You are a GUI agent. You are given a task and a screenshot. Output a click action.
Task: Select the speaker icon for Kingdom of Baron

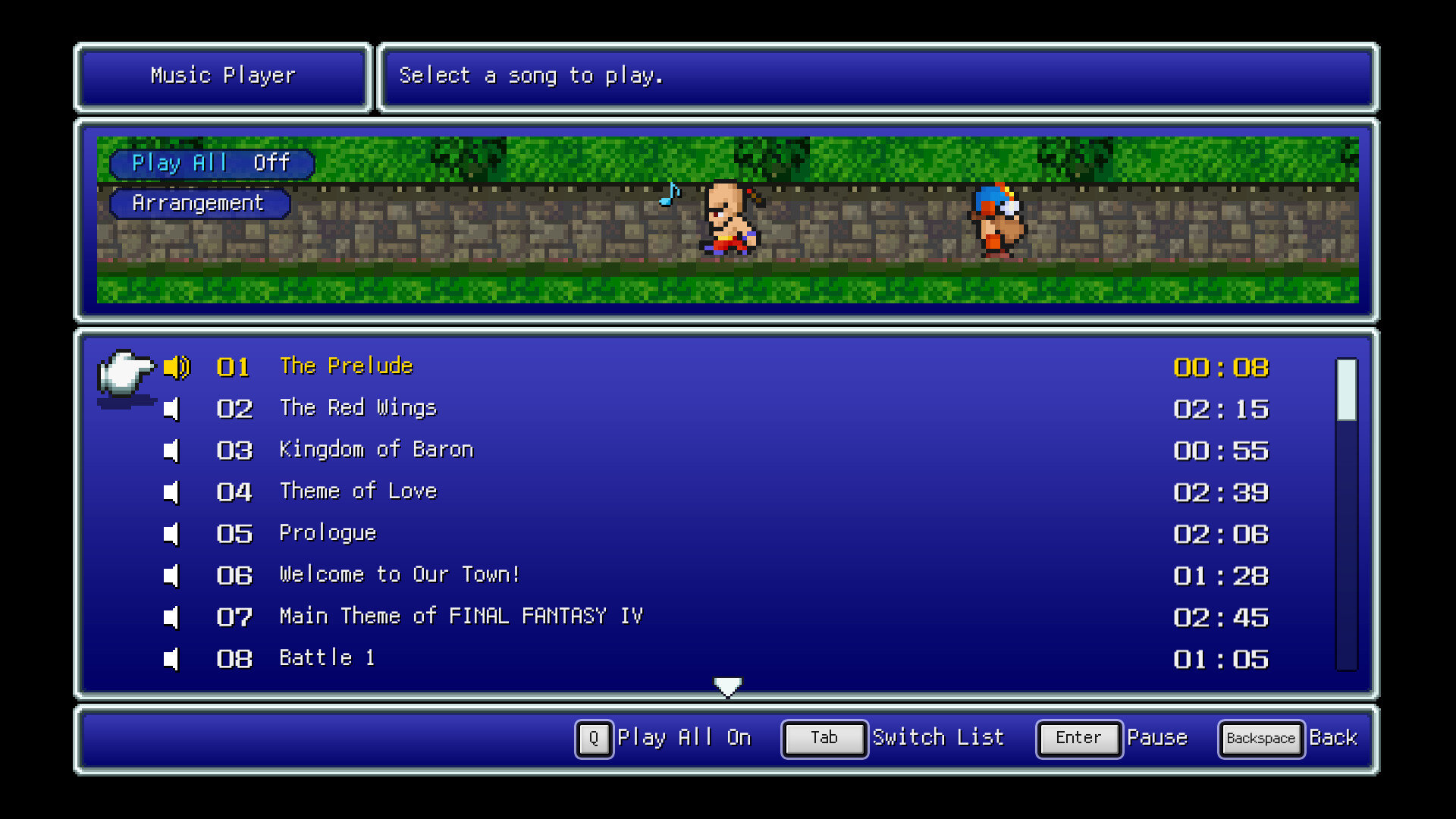[172, 450]
